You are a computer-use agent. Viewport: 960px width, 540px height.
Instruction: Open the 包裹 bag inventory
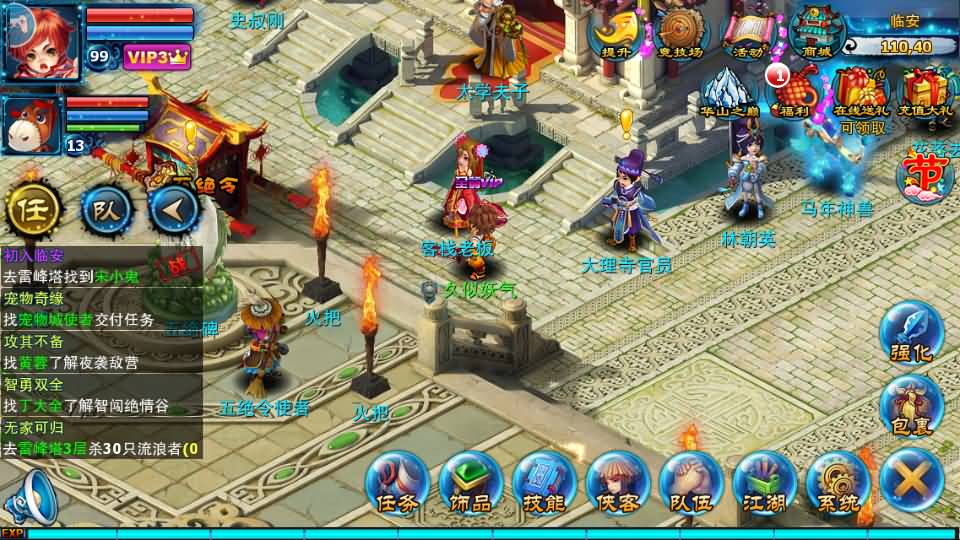point(911,408)
